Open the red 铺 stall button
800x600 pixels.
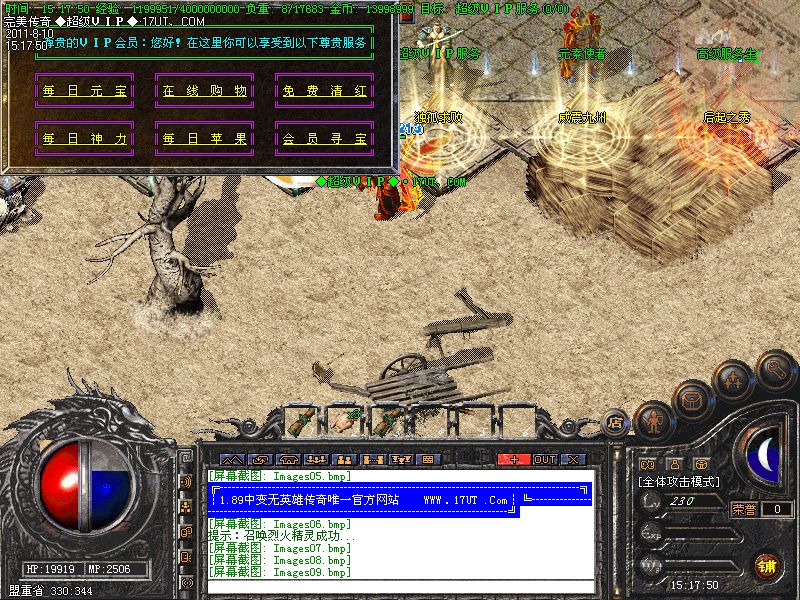765,565
